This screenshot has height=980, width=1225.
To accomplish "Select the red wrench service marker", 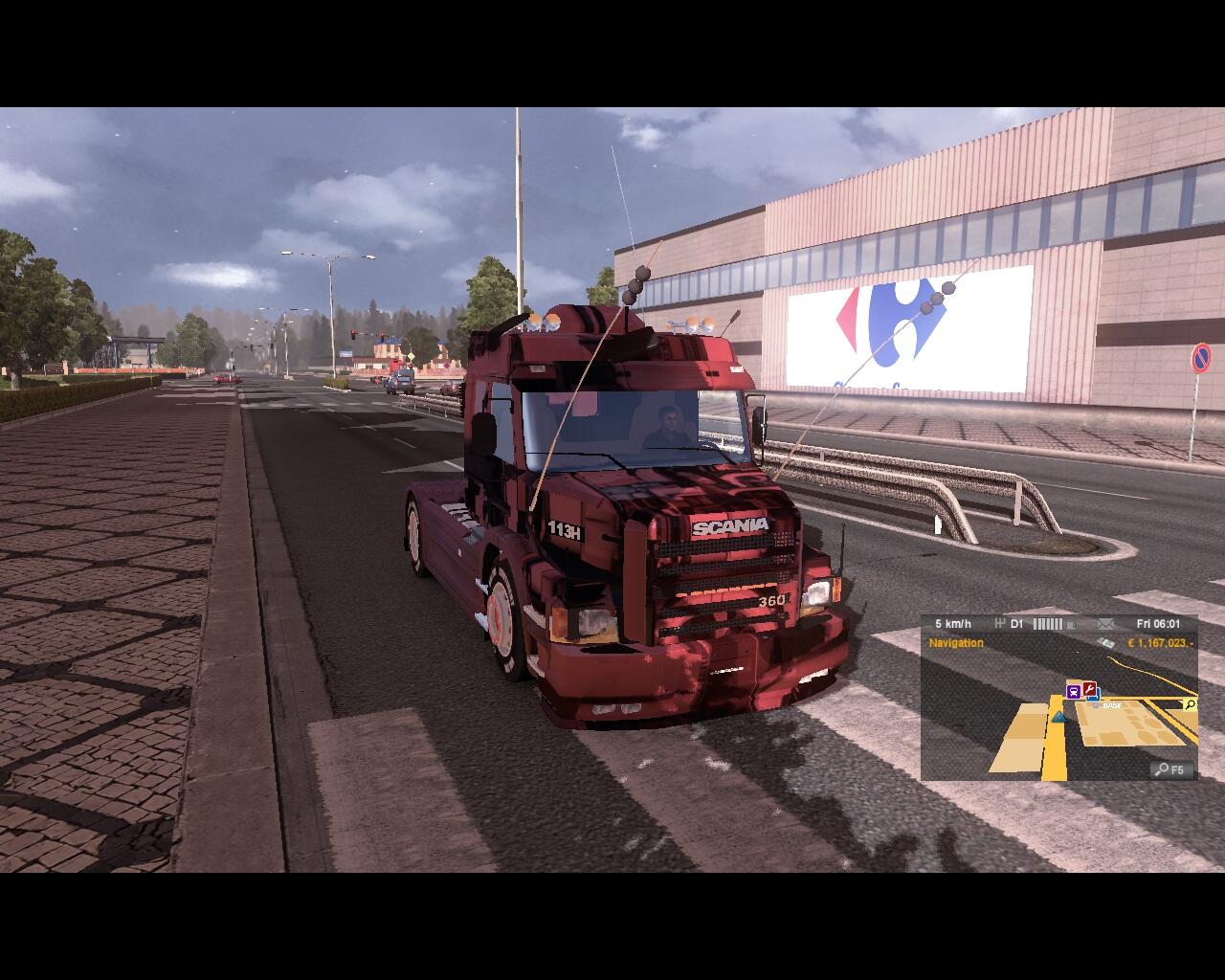I will click(x=1089, y=690).
